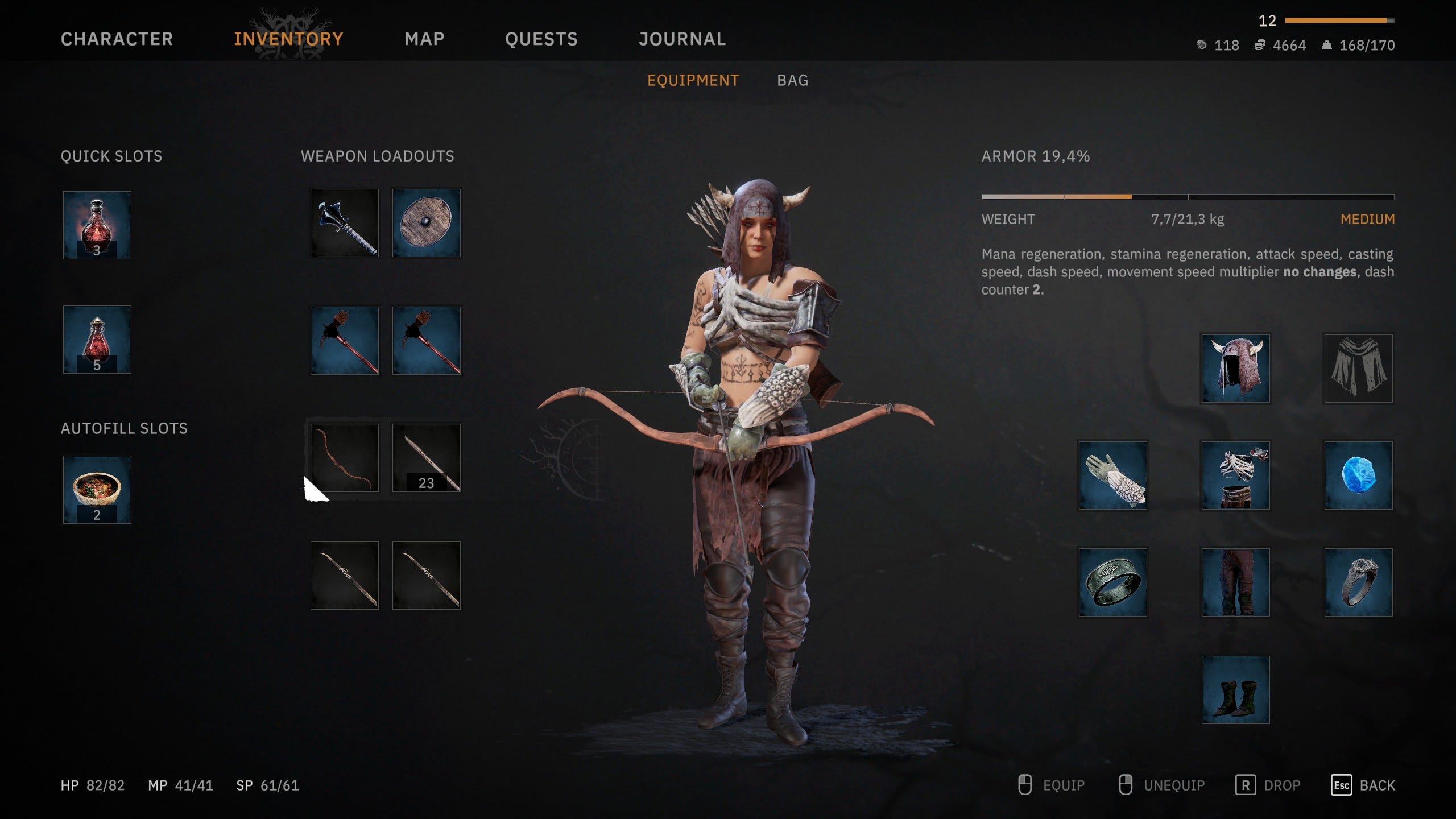The height and width of the screenshot is (819, 1456).
Task: Switch to the Bag sub-tab
Action: tap(792, 80)
